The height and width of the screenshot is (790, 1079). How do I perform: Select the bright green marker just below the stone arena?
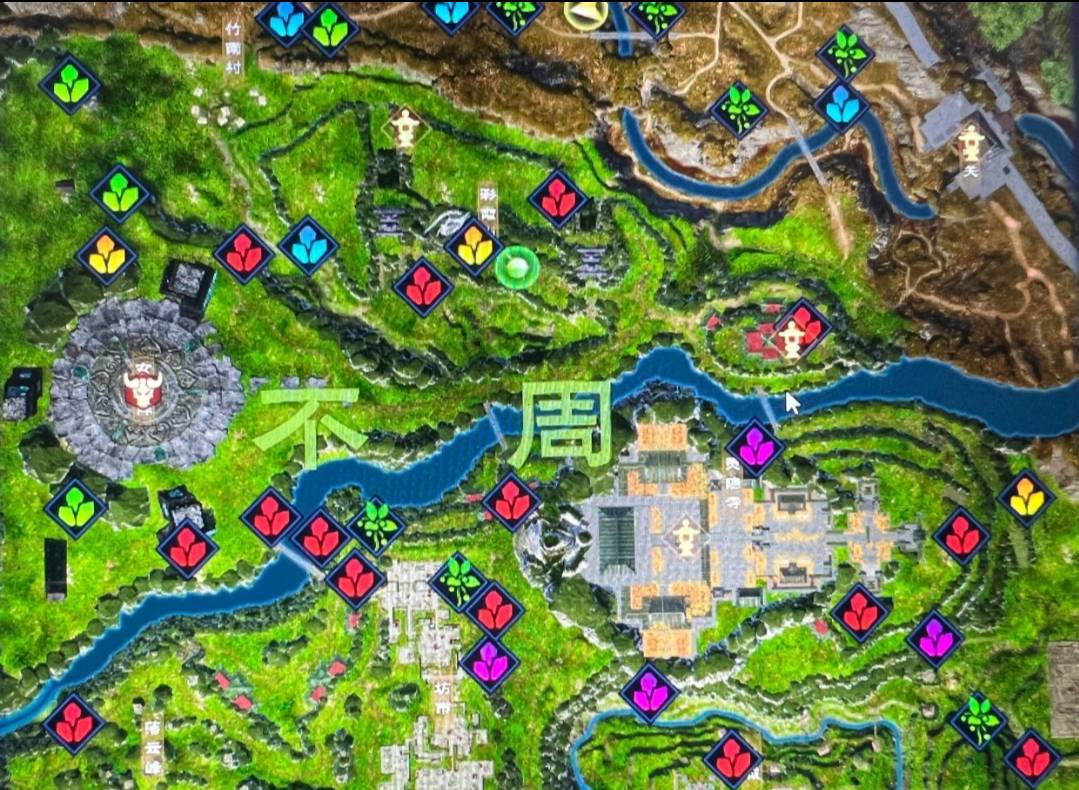point(76,509)
